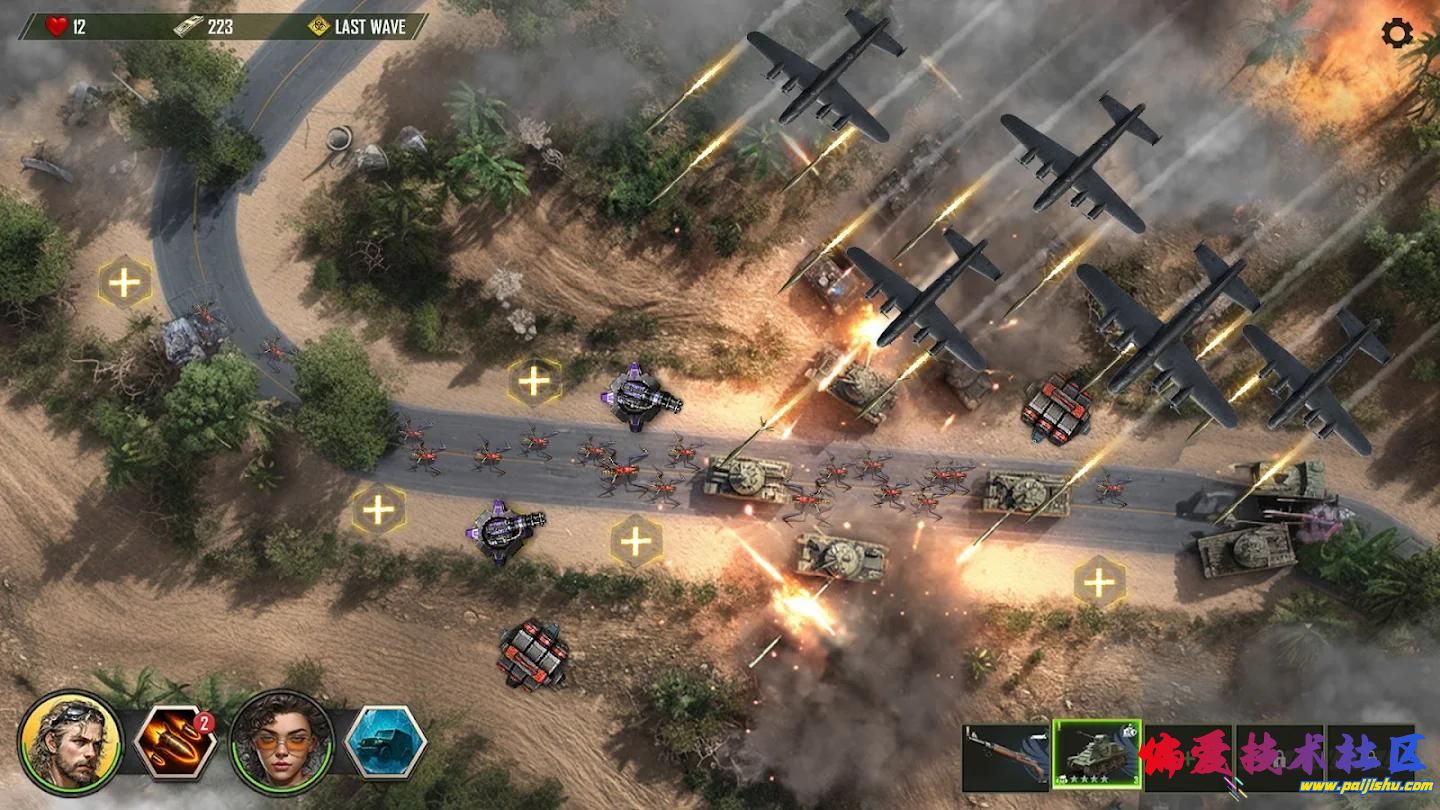Choose the rifle unit card
Viewport: 1440px width, 810px height.
click(1005, 757)
